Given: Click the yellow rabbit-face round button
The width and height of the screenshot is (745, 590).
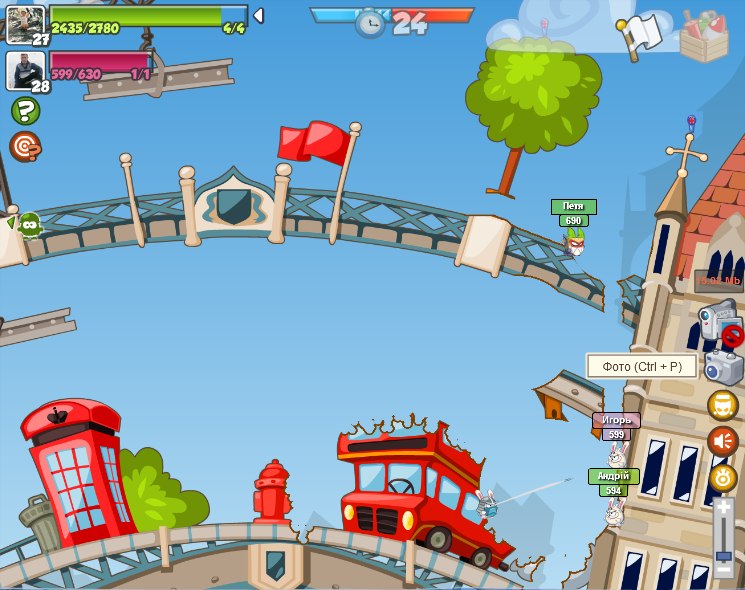Looking at the screenshot, I should [723, 477].
